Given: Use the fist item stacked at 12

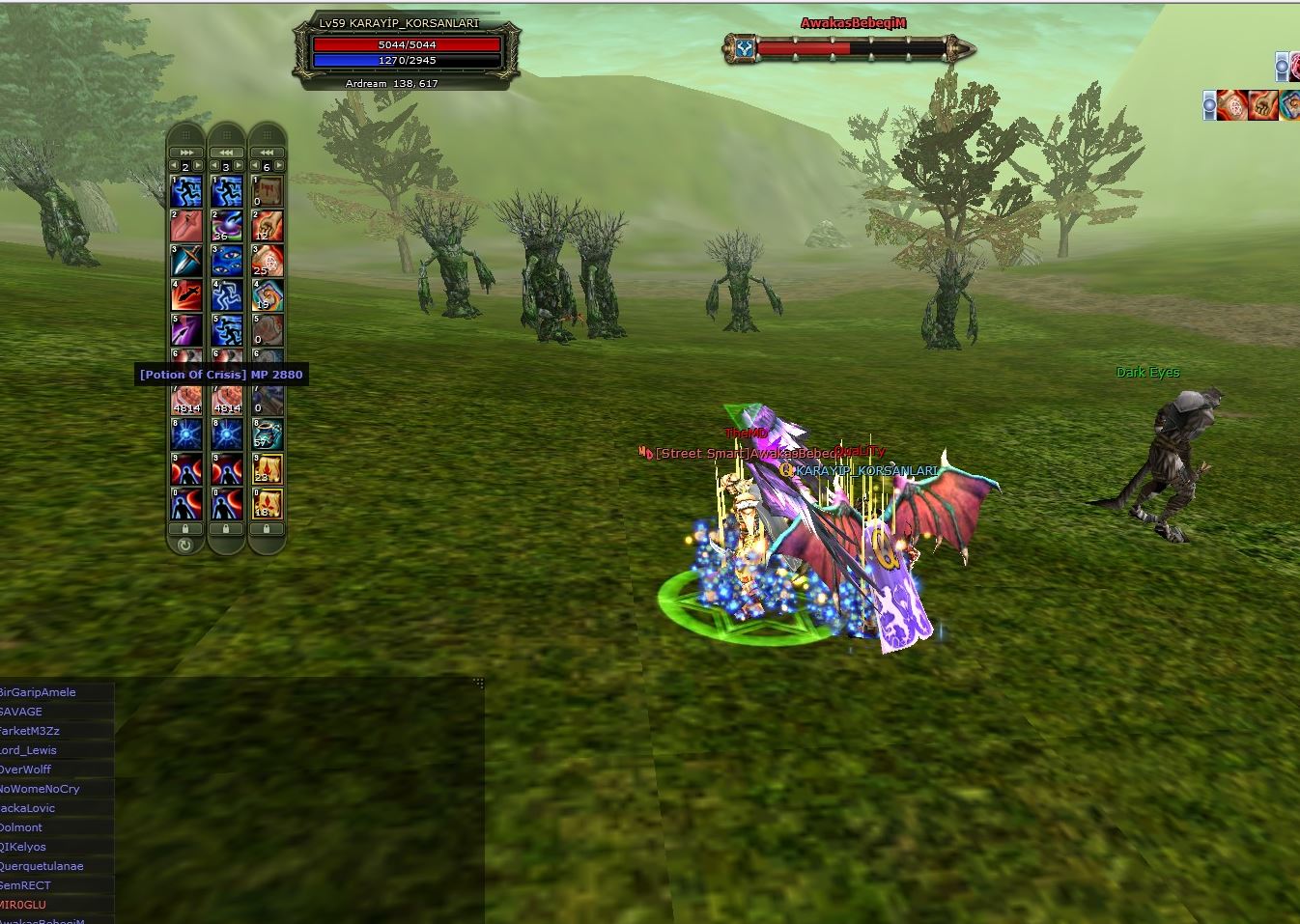Looking at the screenshot, I should coord(267,226).
